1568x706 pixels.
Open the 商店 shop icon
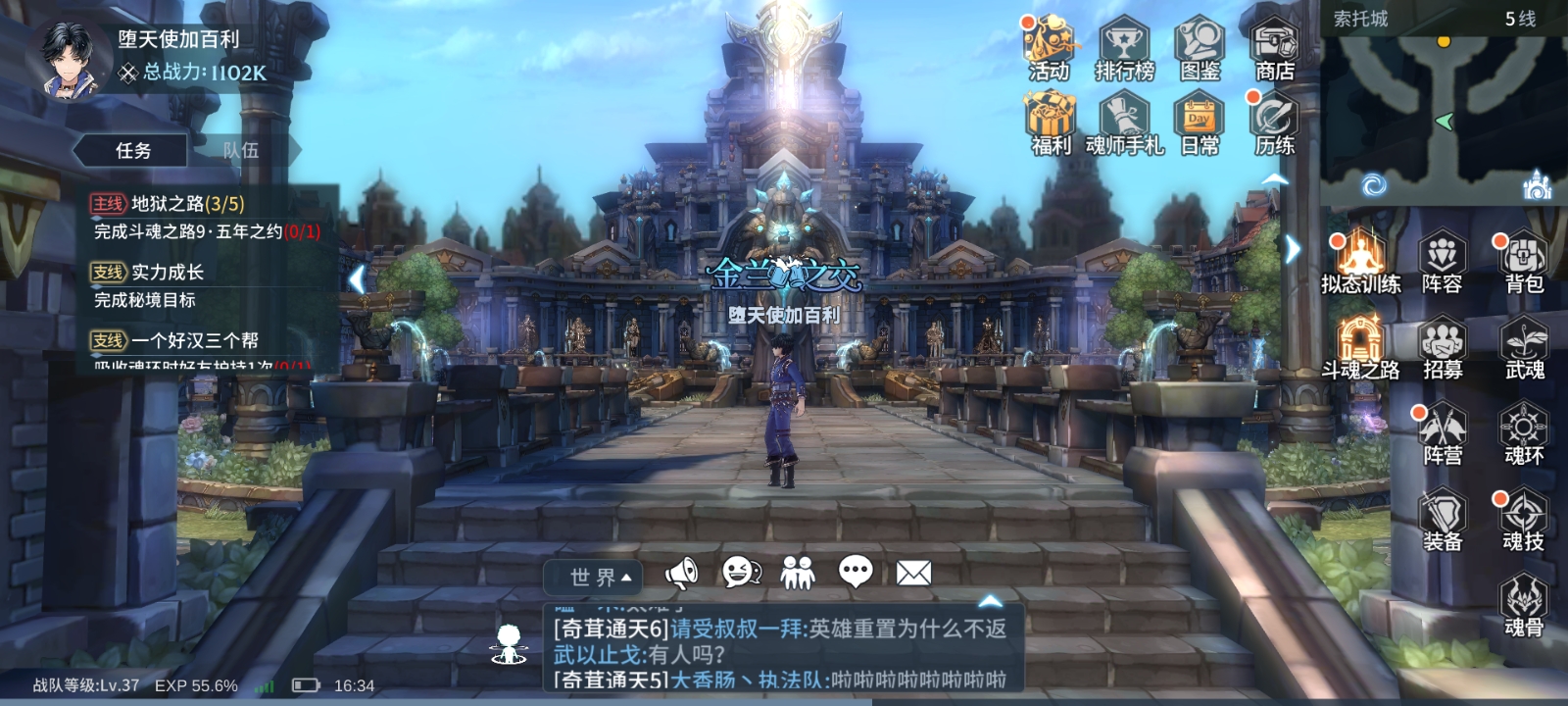point(1272,44)
